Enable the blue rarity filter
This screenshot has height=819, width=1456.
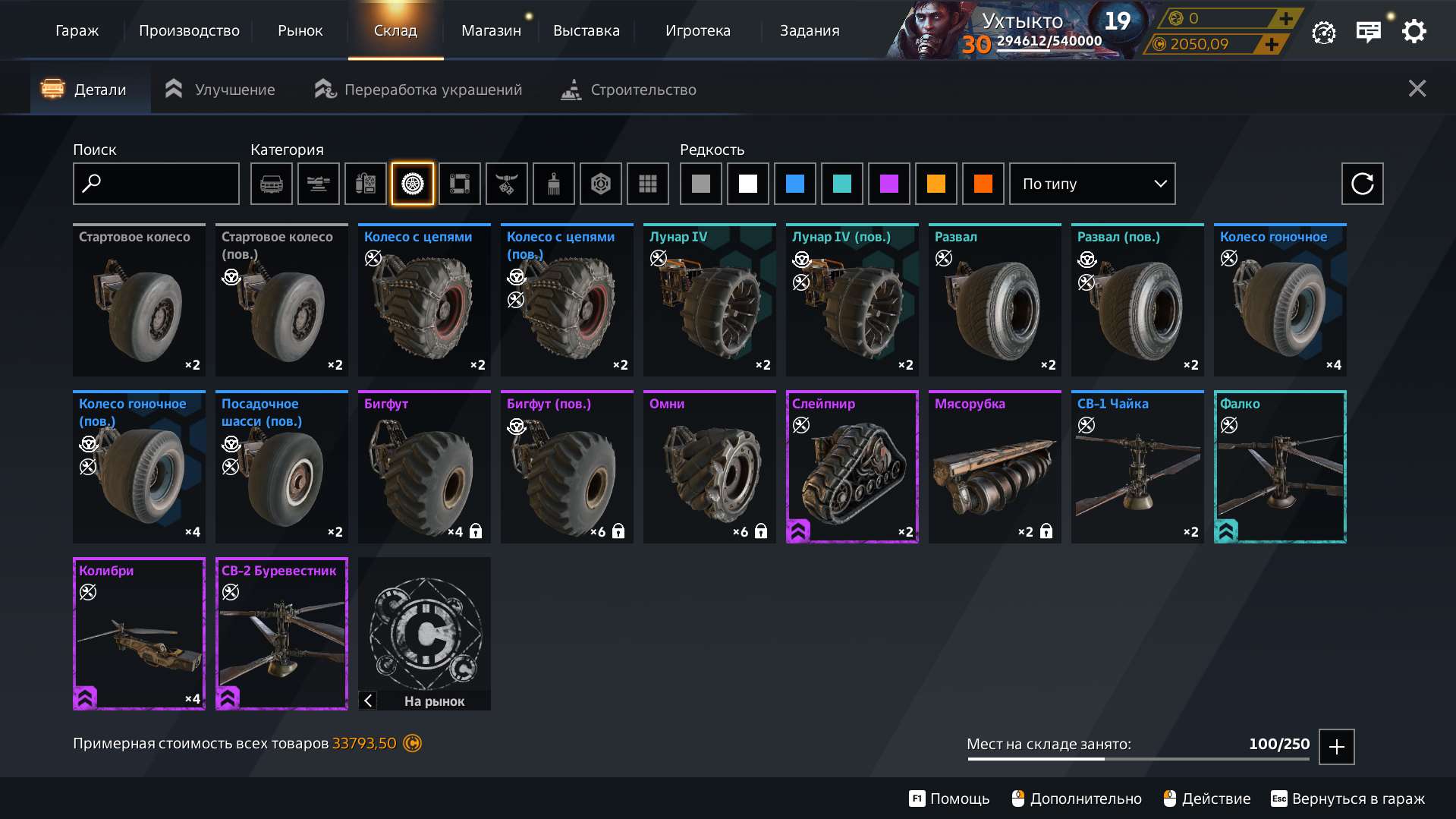pyautogui.click(x=794, y=184)
